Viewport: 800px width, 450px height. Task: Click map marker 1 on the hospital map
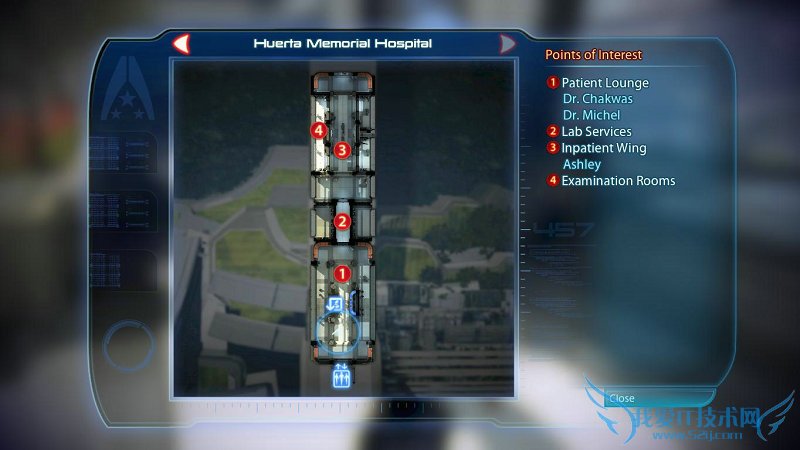point(342,272)
